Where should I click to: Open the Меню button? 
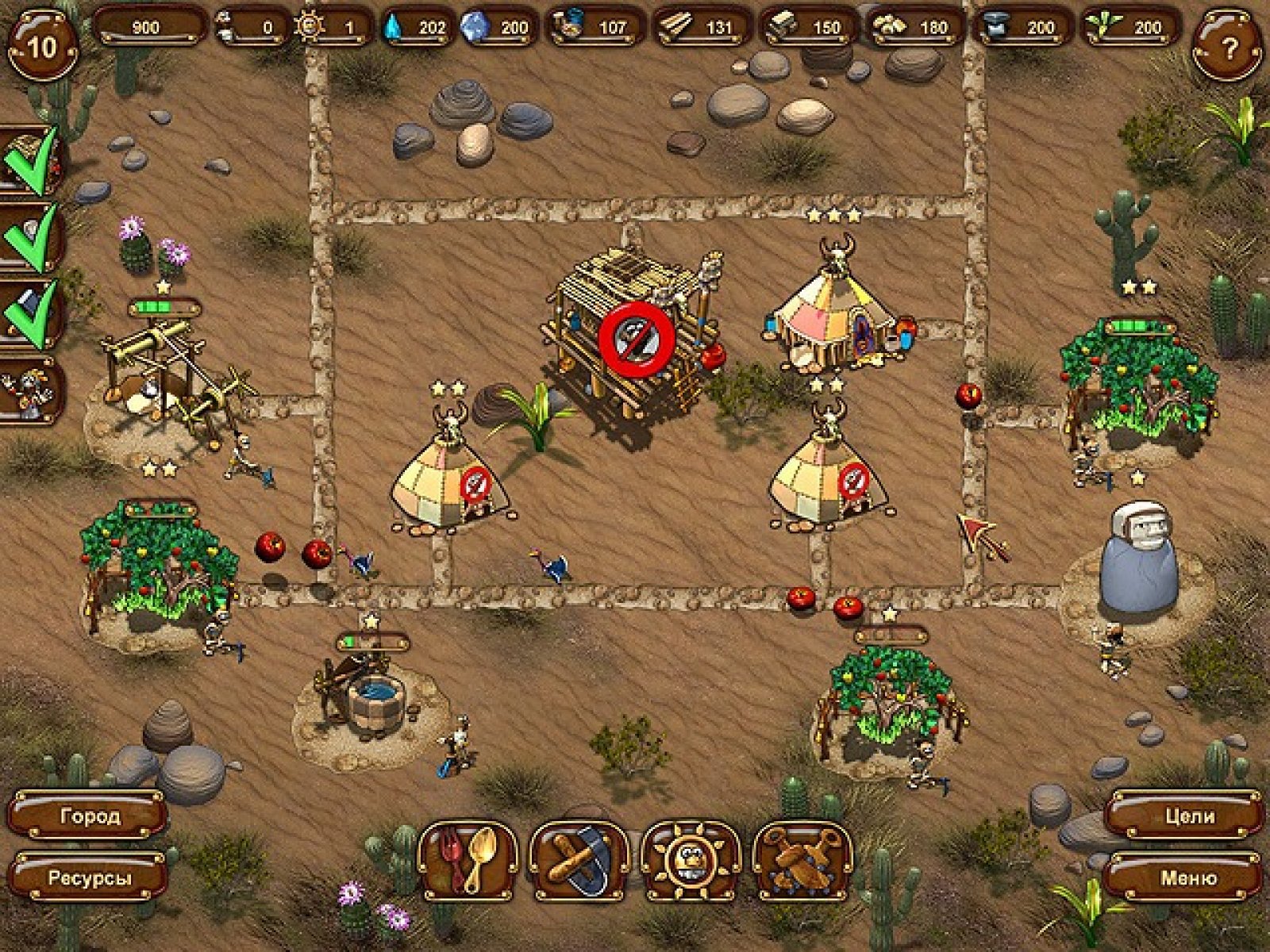coord(1188,878)
